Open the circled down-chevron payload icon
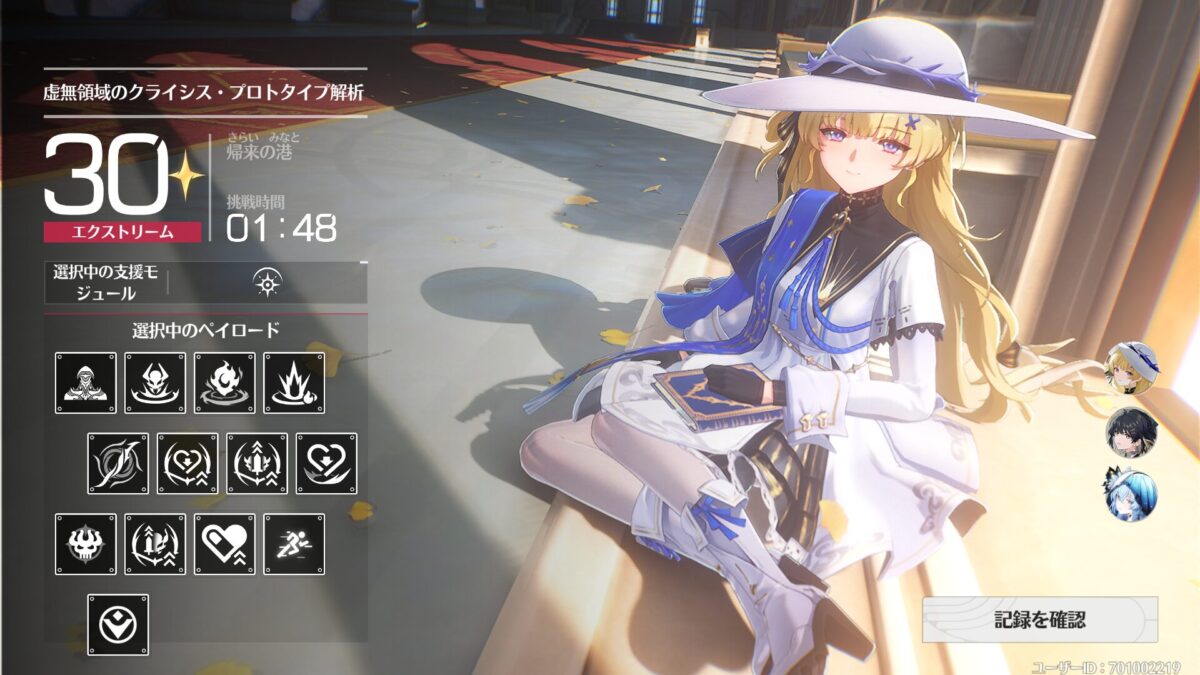 pyautogui.click(x=118, y=625)
